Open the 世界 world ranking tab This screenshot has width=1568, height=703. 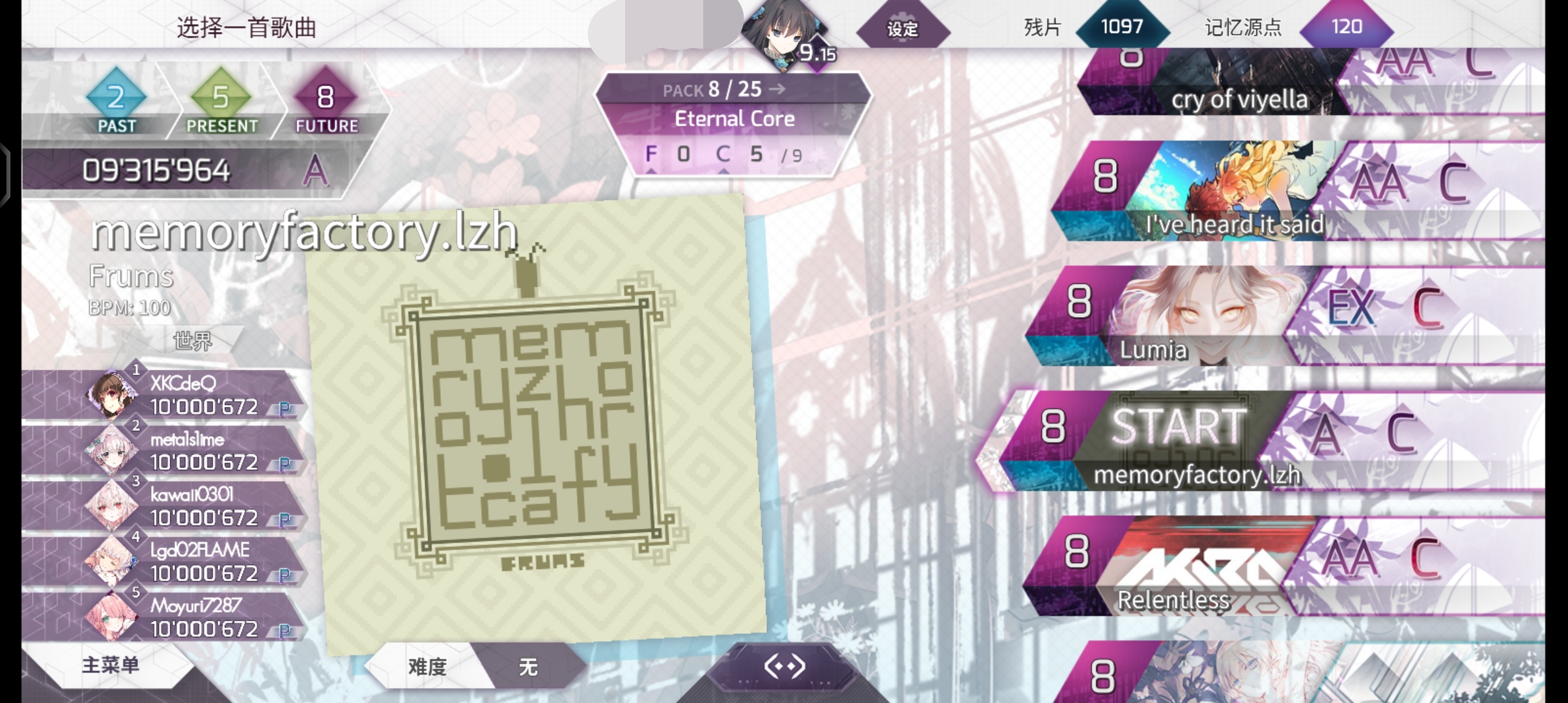[193, 340]
